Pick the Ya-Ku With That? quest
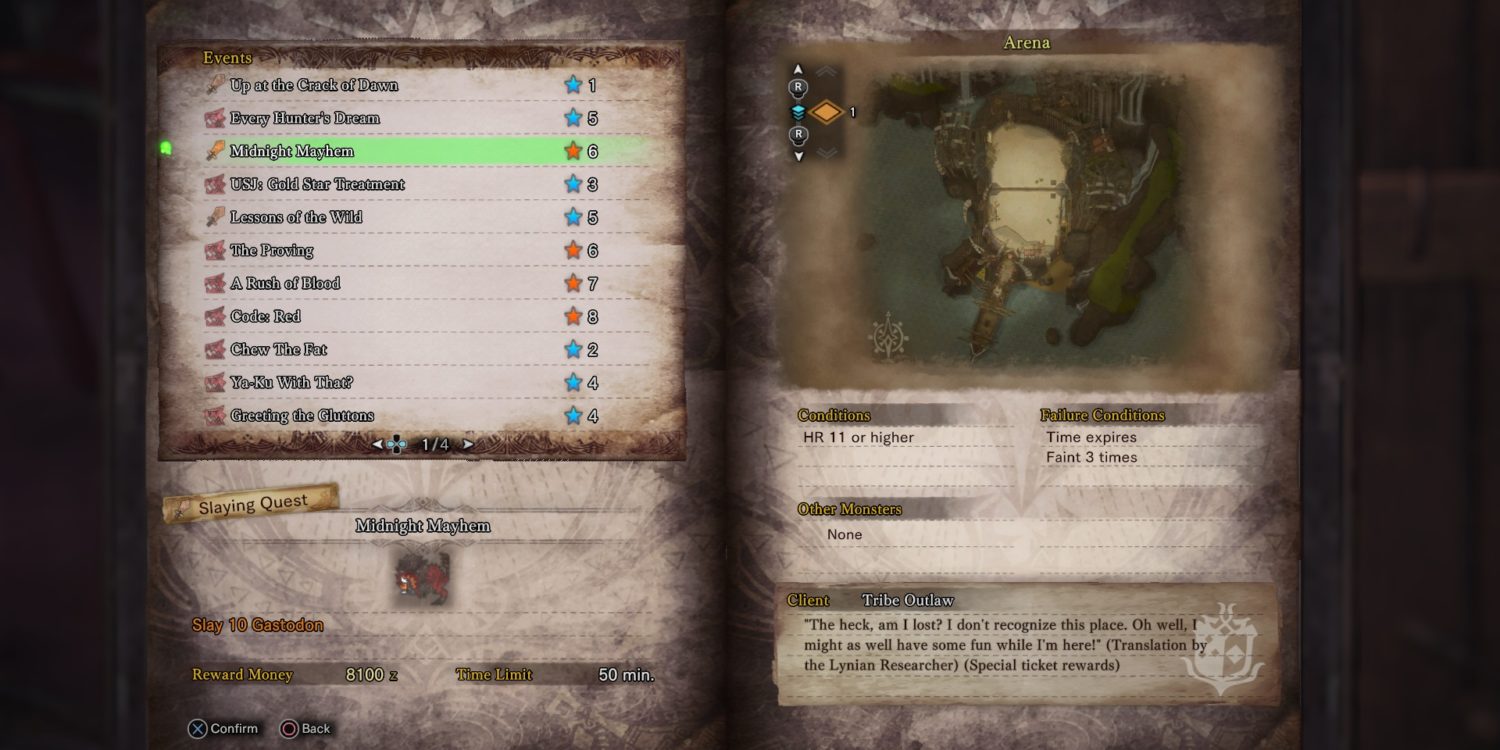 click(x=291, y=383)
